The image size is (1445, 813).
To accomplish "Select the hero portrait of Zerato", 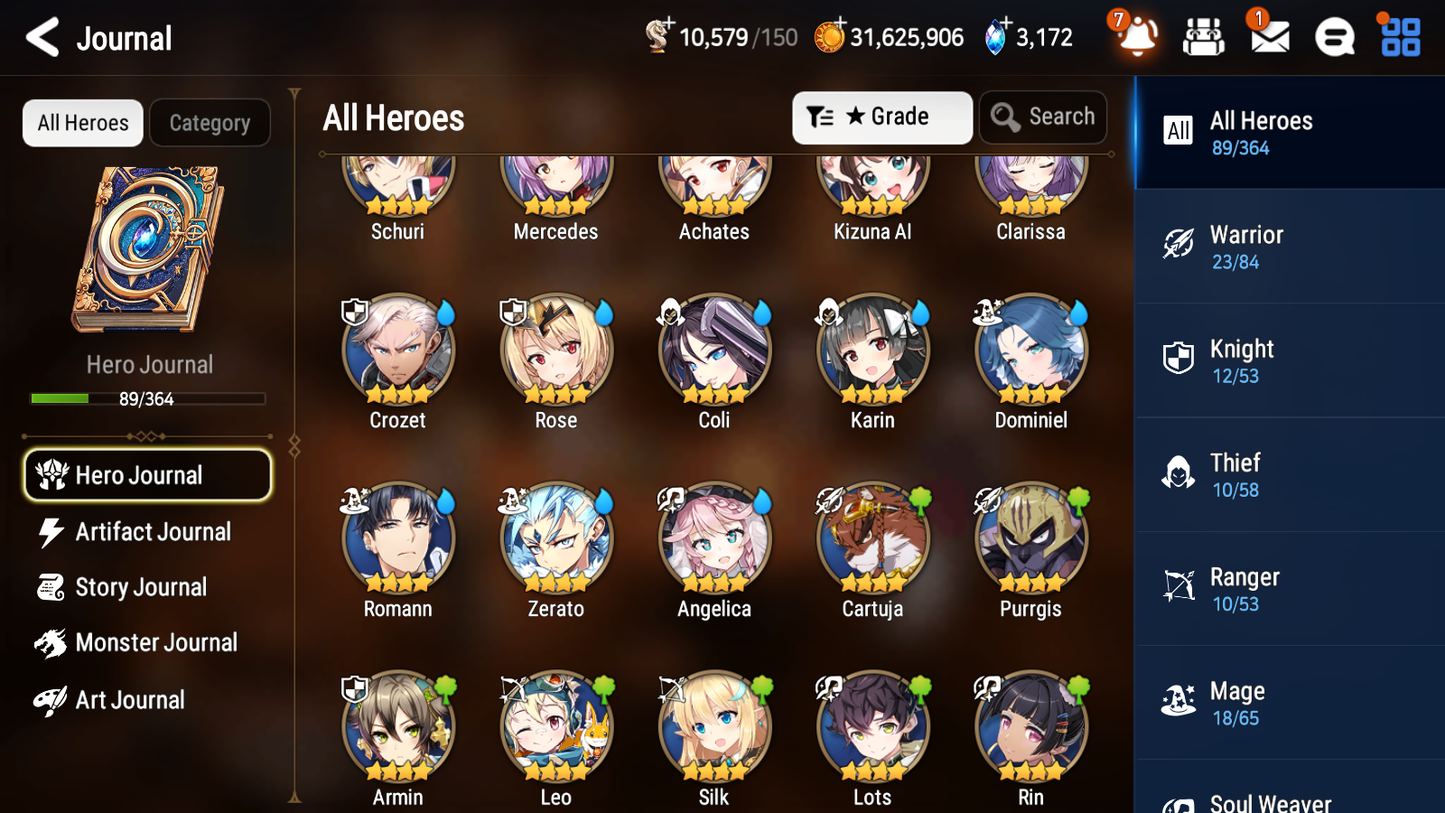I will click(x=556, y=537).
